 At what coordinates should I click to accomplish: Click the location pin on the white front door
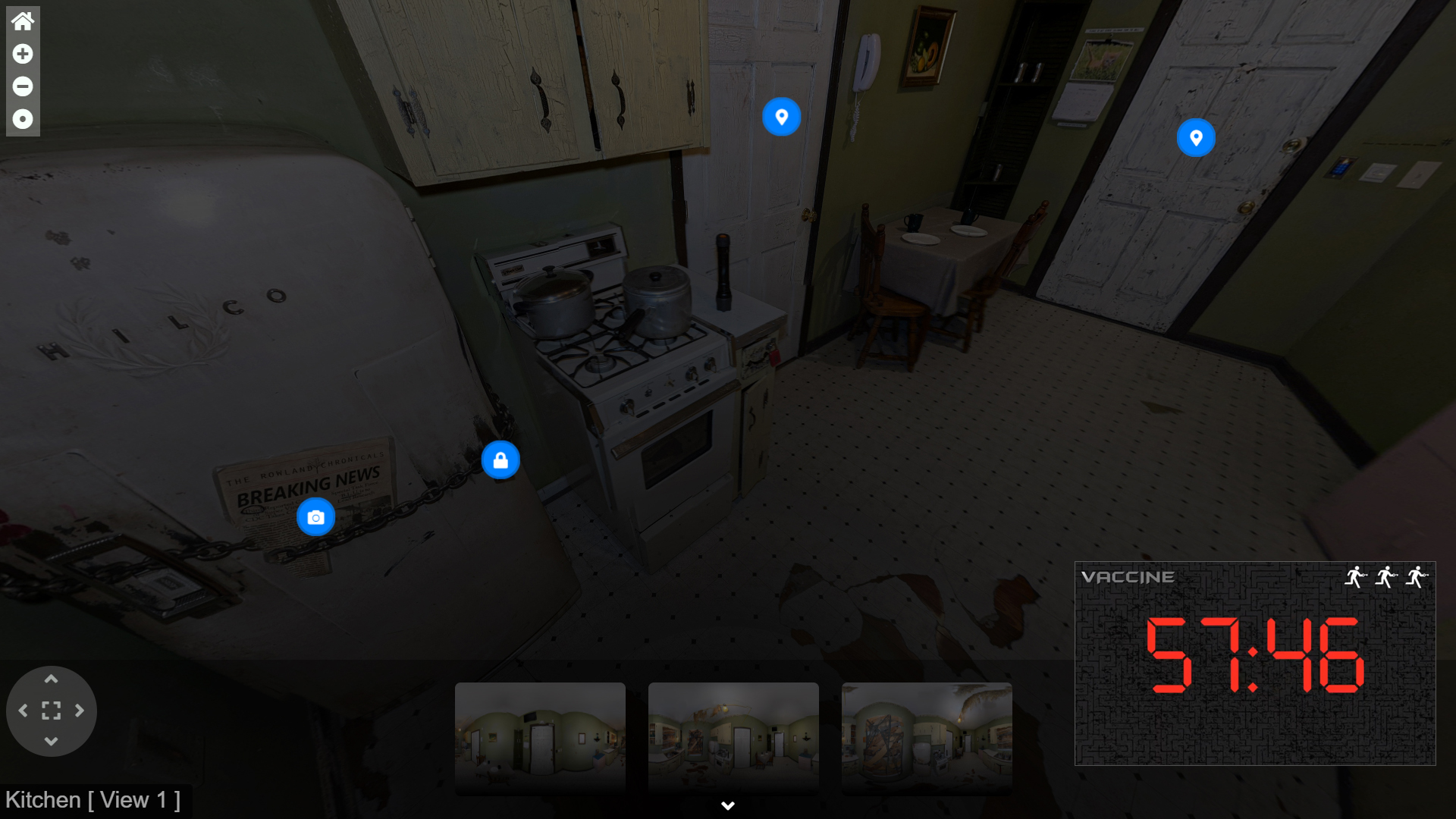point(1196,137)
